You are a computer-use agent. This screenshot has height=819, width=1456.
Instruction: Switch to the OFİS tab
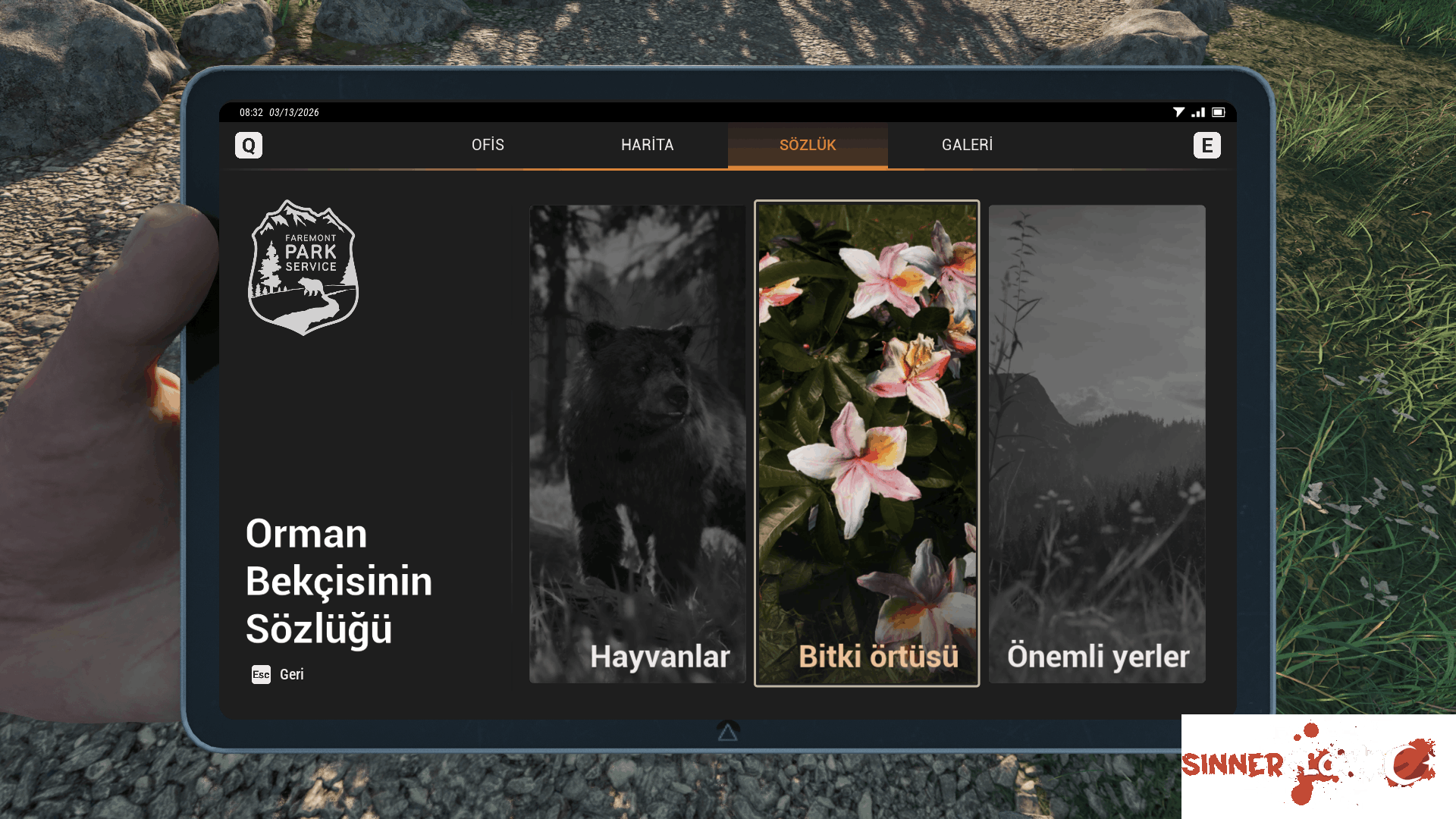pyautogui.click(x=488, y=145)
